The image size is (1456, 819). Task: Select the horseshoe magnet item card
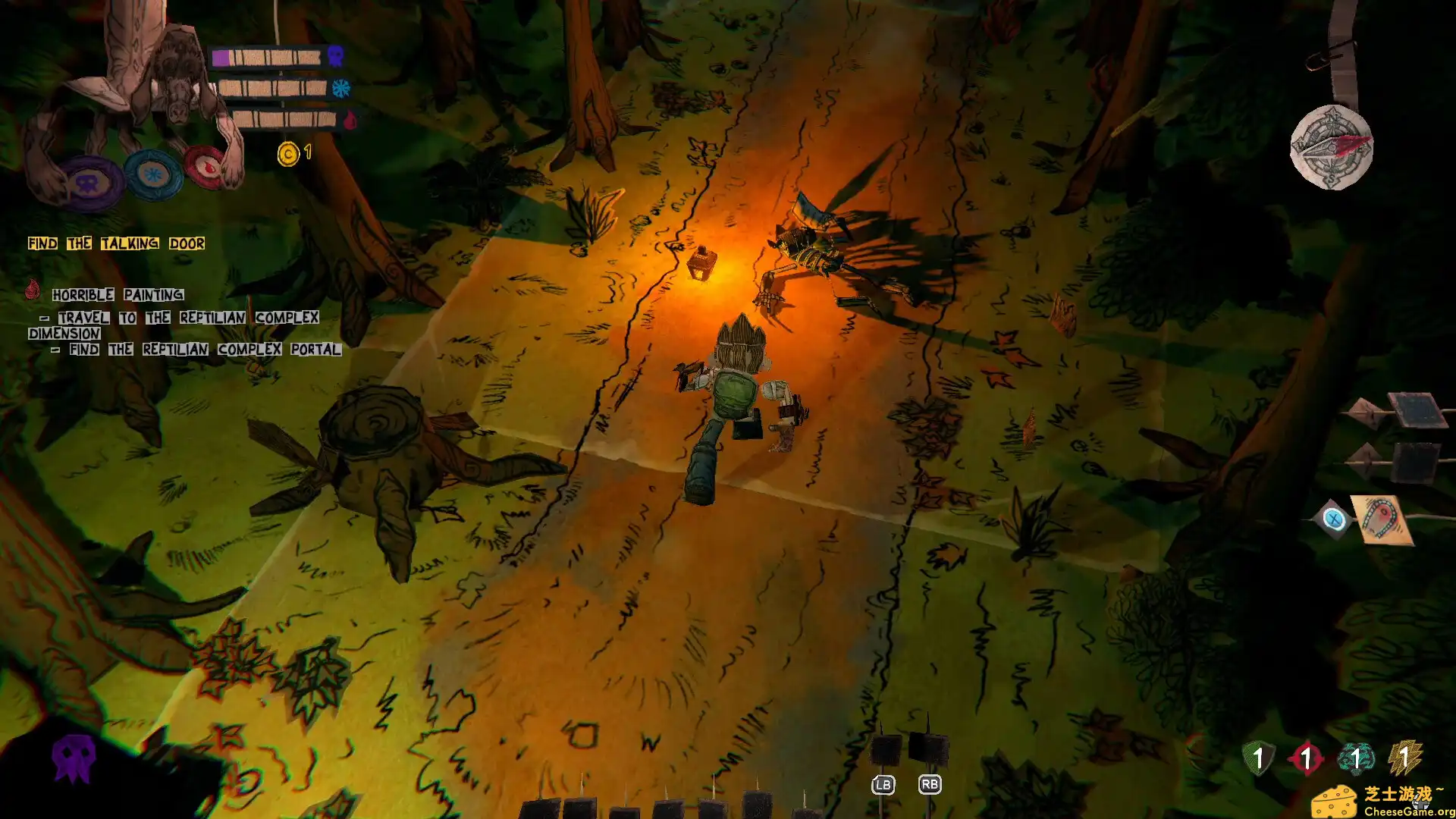pyautogui.click(x=1382, y=519)
